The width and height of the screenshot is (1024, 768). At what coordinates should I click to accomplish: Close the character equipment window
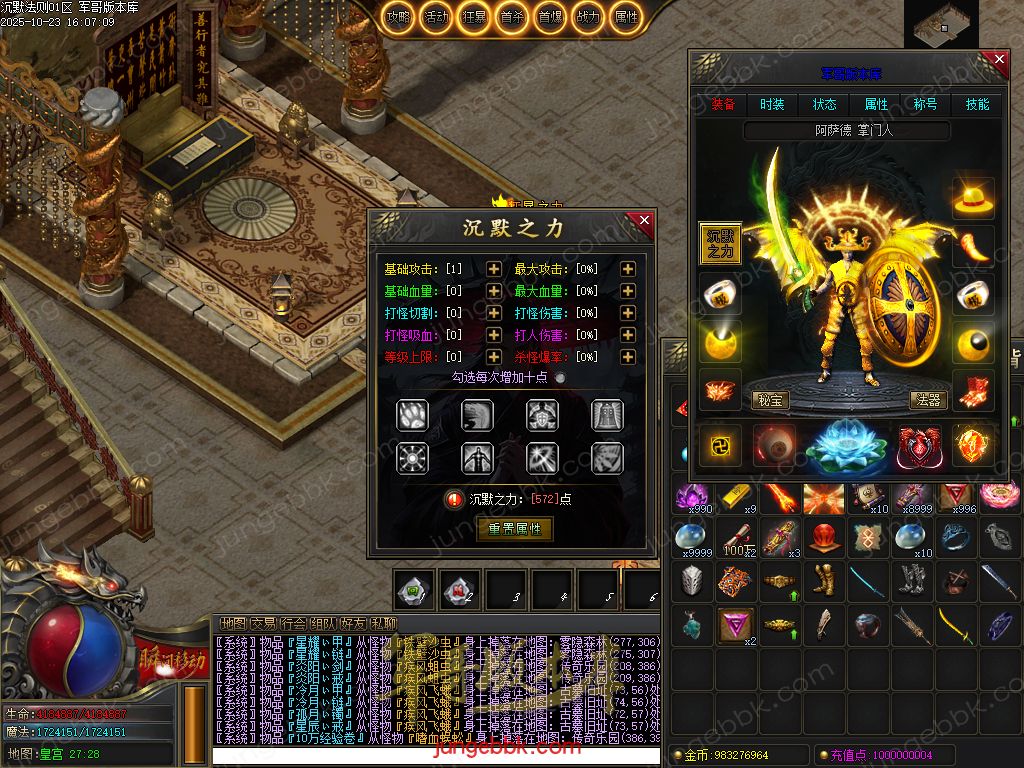[999, 60]
